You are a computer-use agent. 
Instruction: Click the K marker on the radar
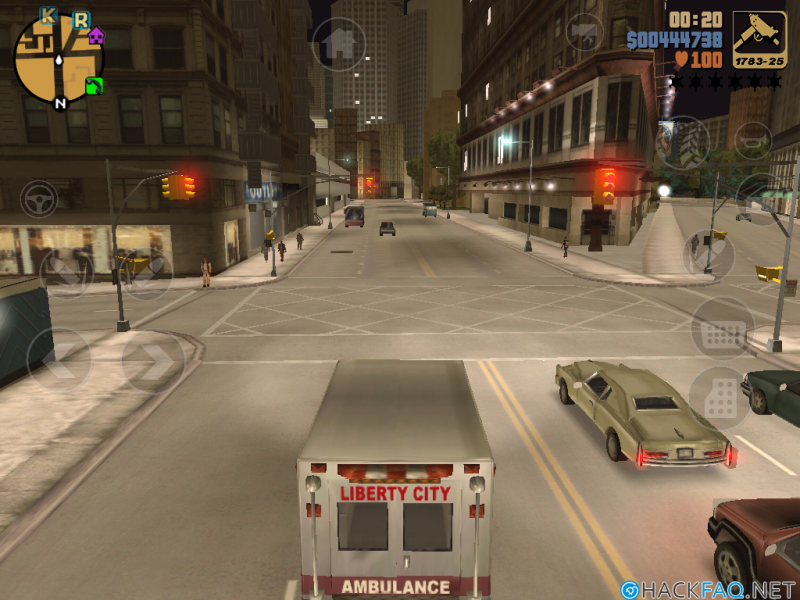[x=48, y=15]
